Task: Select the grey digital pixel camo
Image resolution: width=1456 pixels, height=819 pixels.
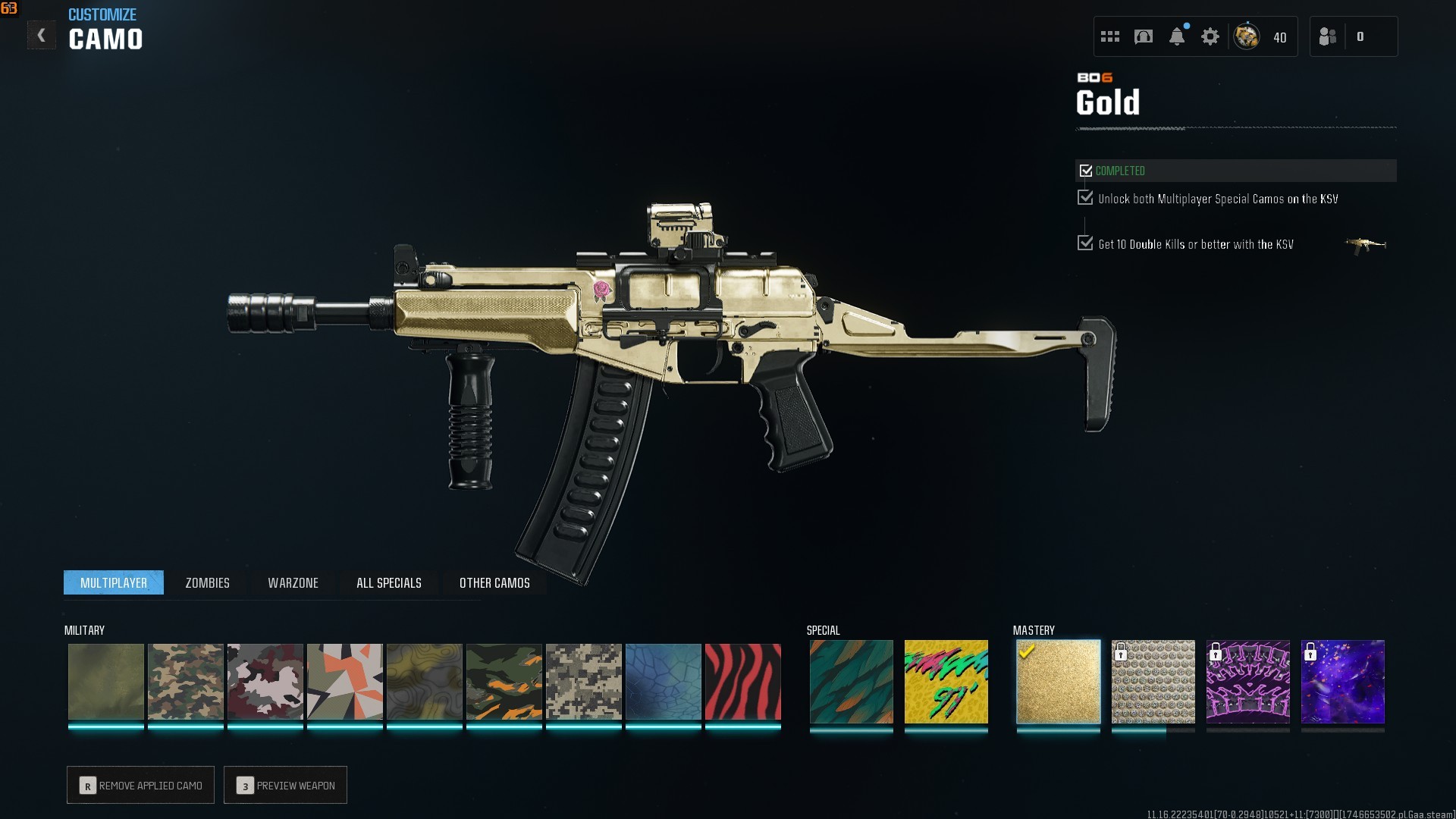Action: click(x=583, y=682)
